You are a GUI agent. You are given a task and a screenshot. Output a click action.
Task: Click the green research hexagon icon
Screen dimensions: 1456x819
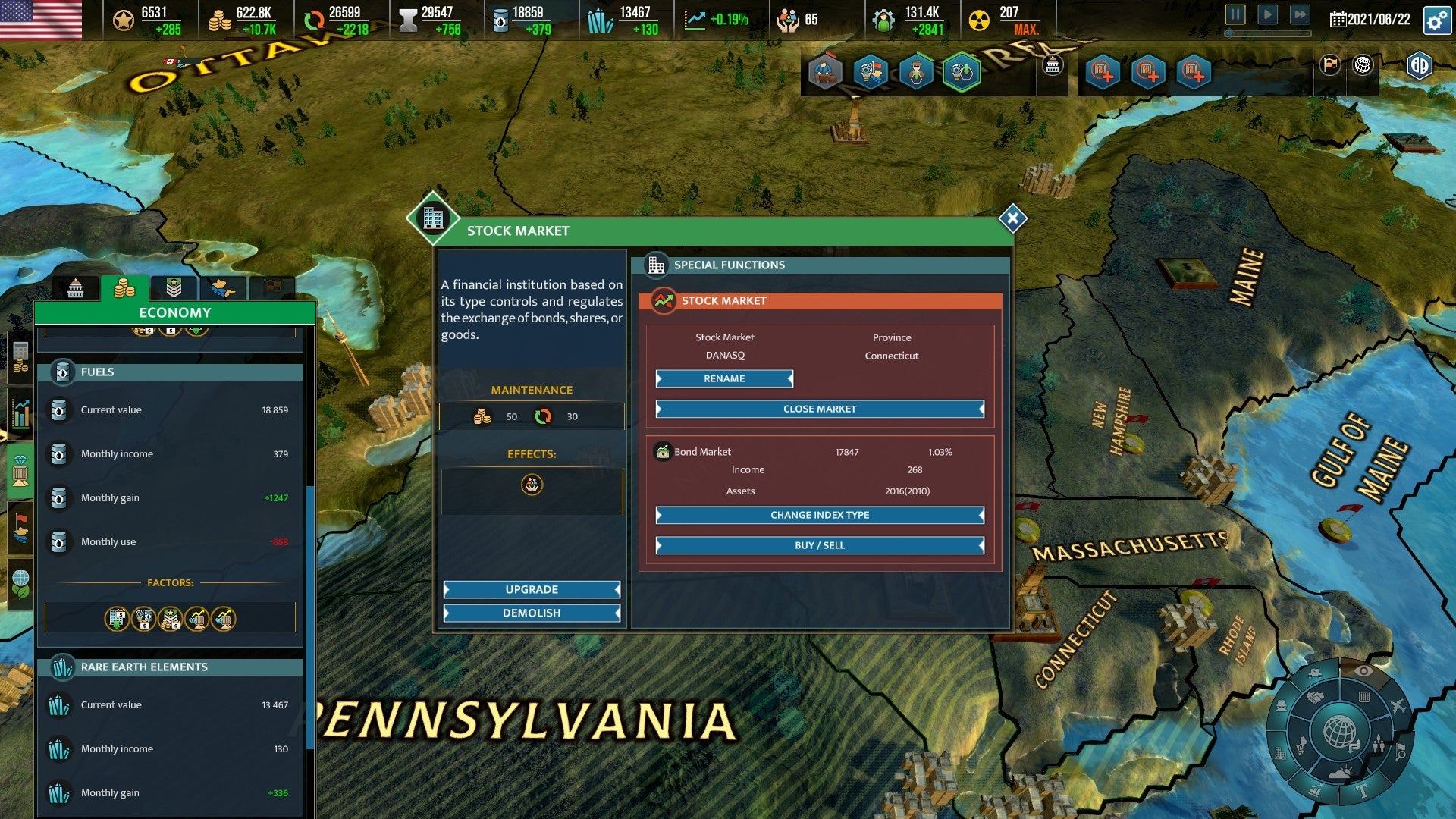pyautogui.click(x=962, y=73)
